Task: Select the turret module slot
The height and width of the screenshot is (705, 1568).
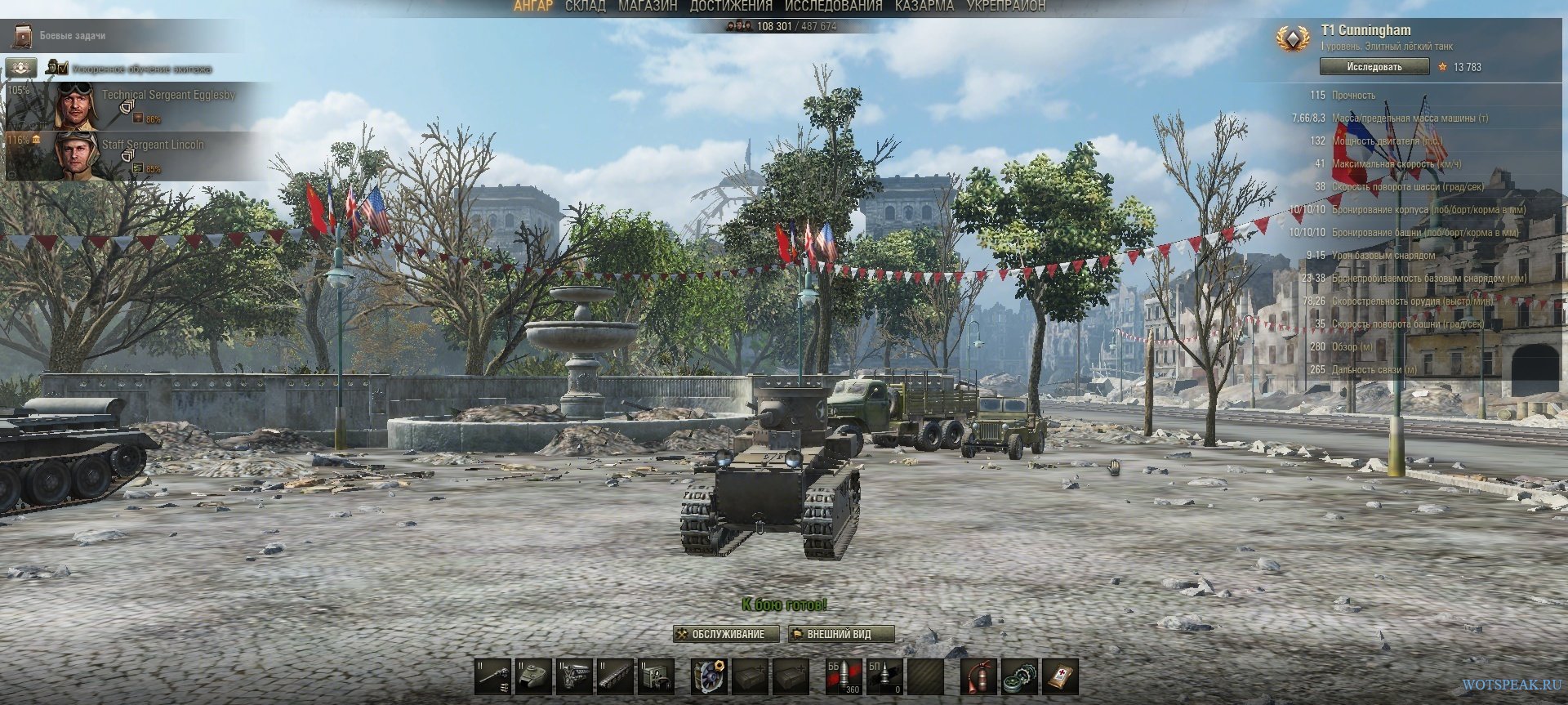Action: pyautogui.click(x=534, y=676)
